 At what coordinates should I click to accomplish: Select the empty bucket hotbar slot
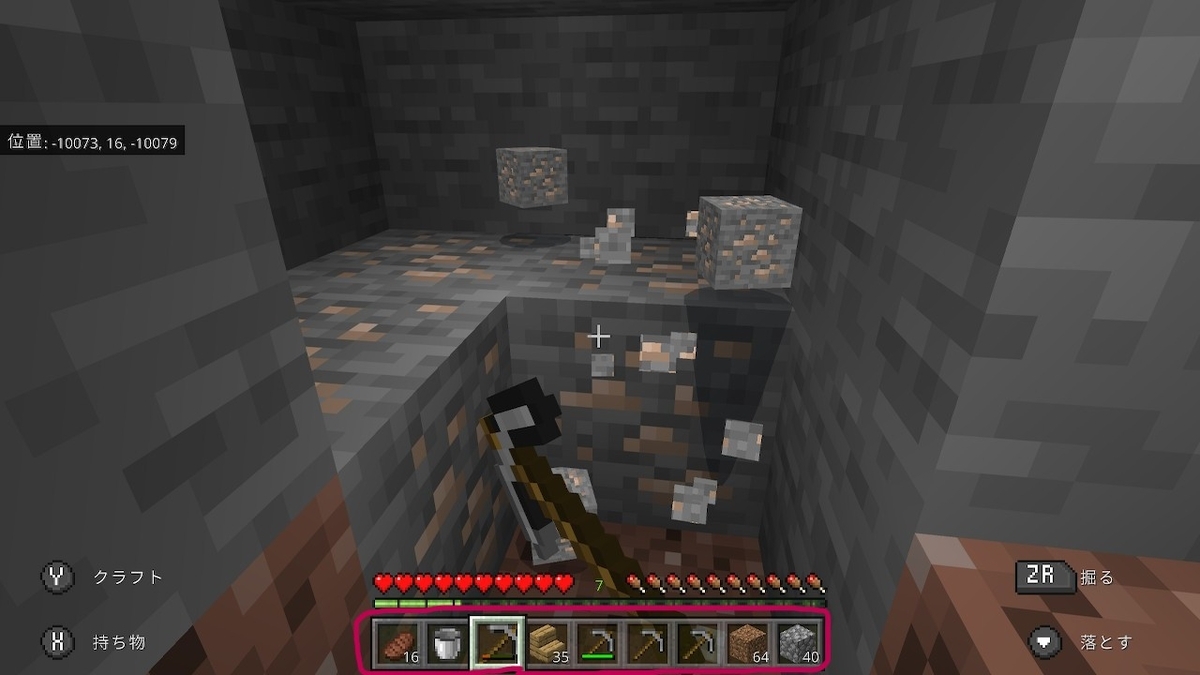coord(447,642)
